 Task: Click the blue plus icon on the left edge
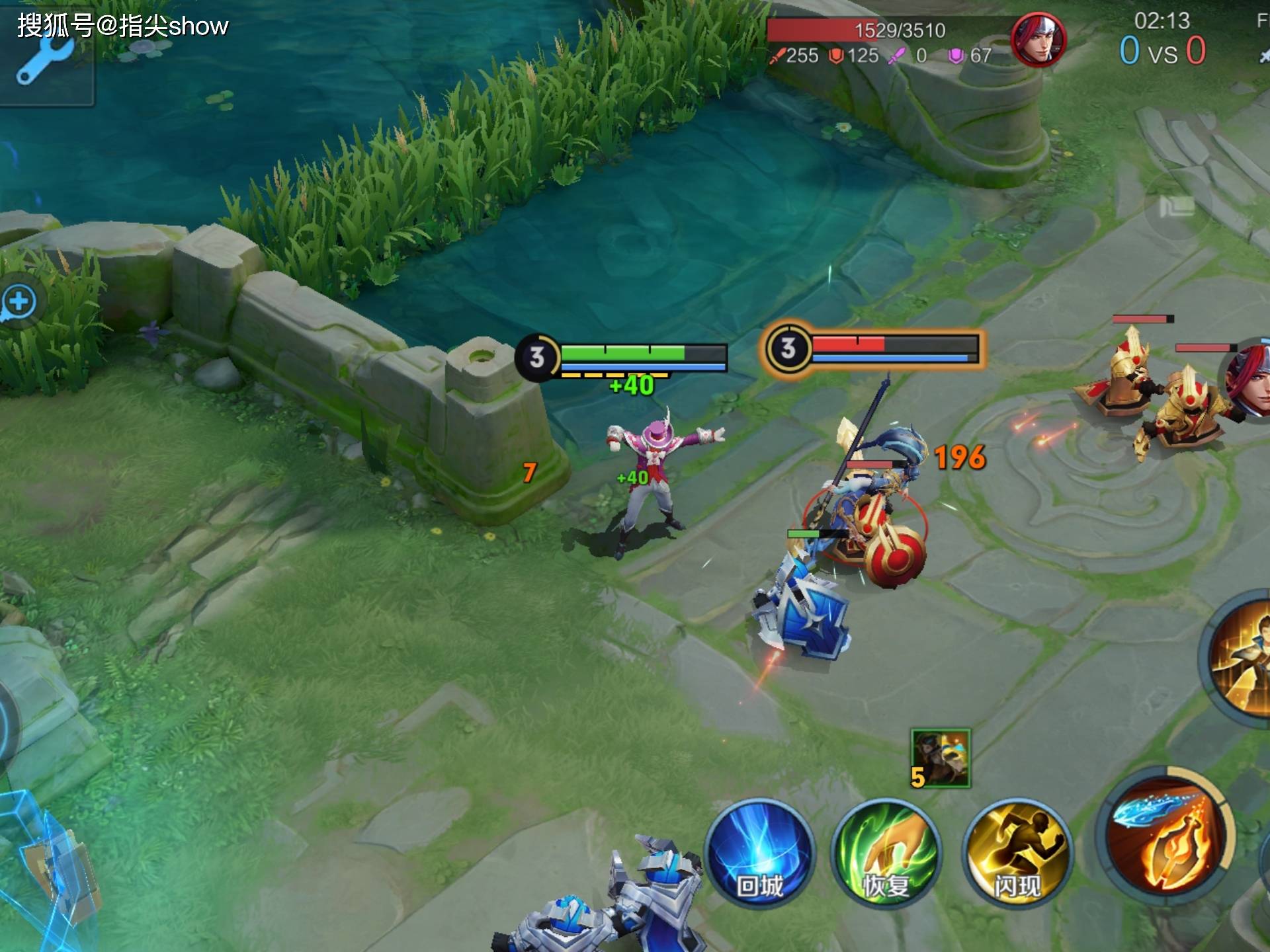pos(19,302)
